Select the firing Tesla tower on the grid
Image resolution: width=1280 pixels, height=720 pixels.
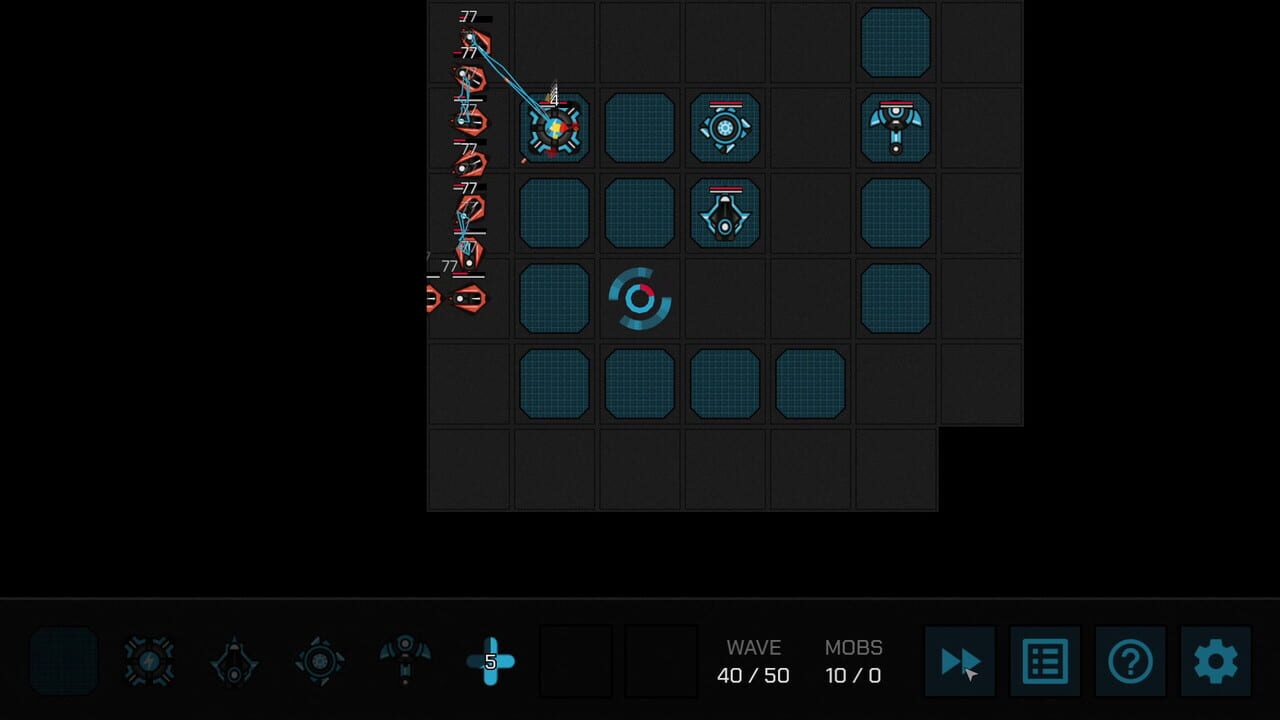coord(553,128)
